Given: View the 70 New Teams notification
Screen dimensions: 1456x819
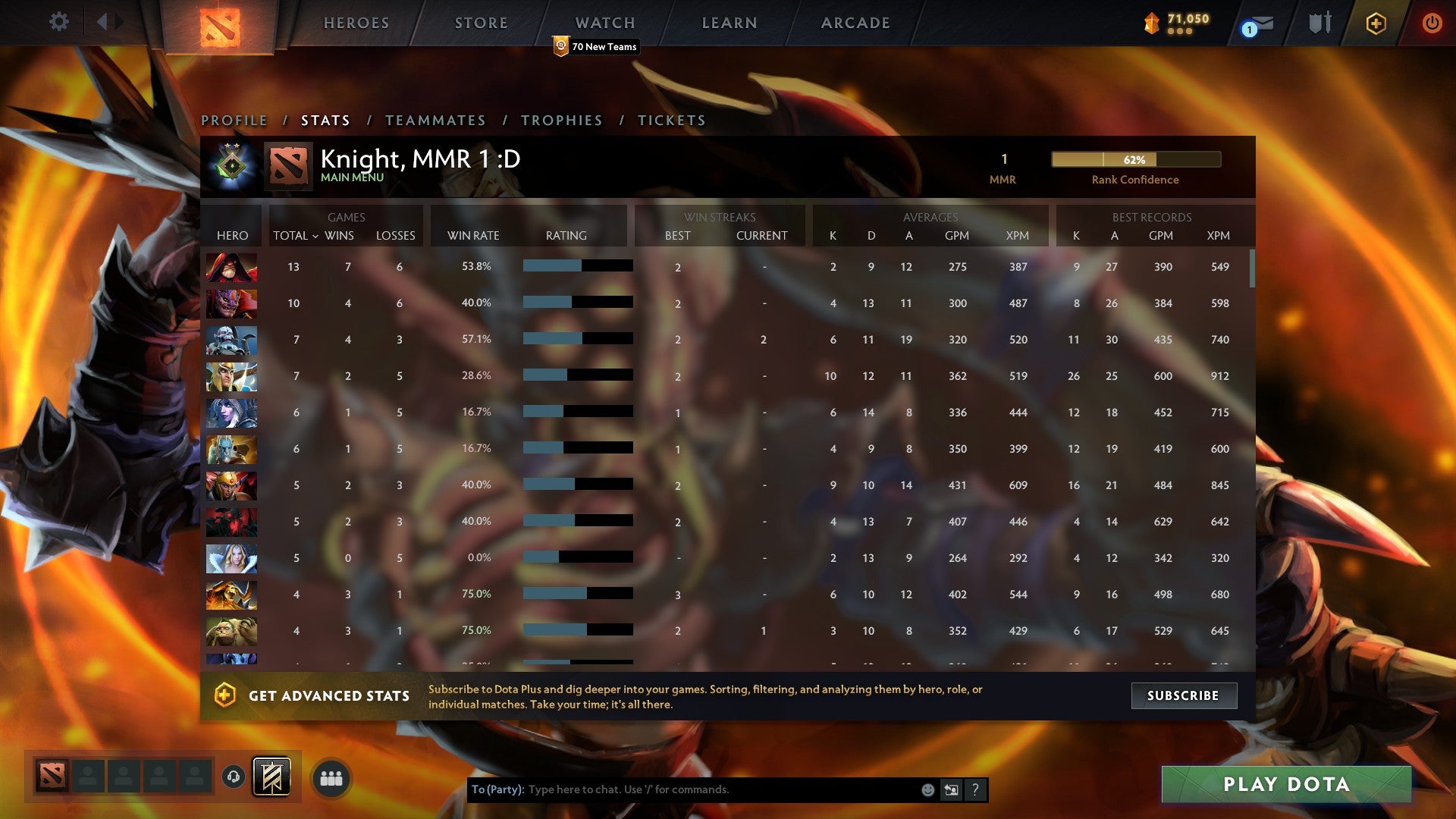Looking at the screenshot, I should tap(598, 46).
